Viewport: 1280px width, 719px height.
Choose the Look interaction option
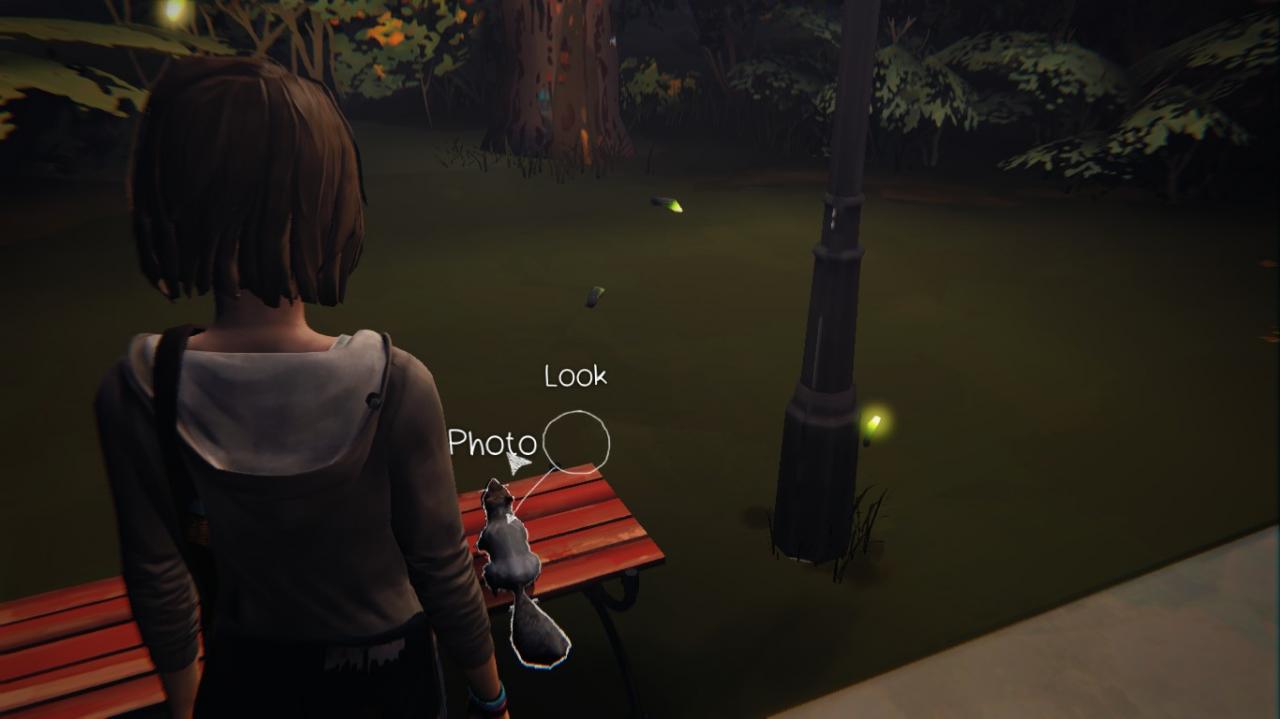pos(575,377)
